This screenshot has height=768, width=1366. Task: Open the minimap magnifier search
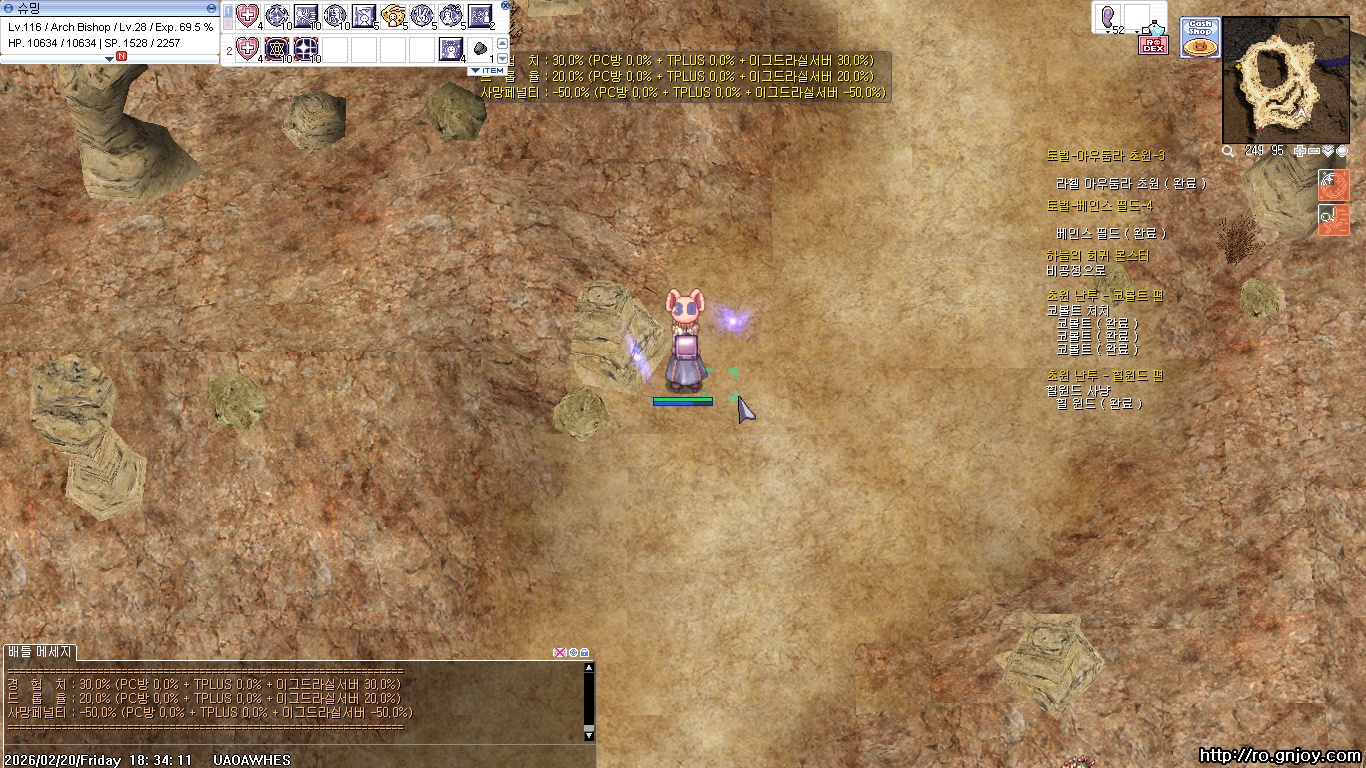click(1228, 151)
